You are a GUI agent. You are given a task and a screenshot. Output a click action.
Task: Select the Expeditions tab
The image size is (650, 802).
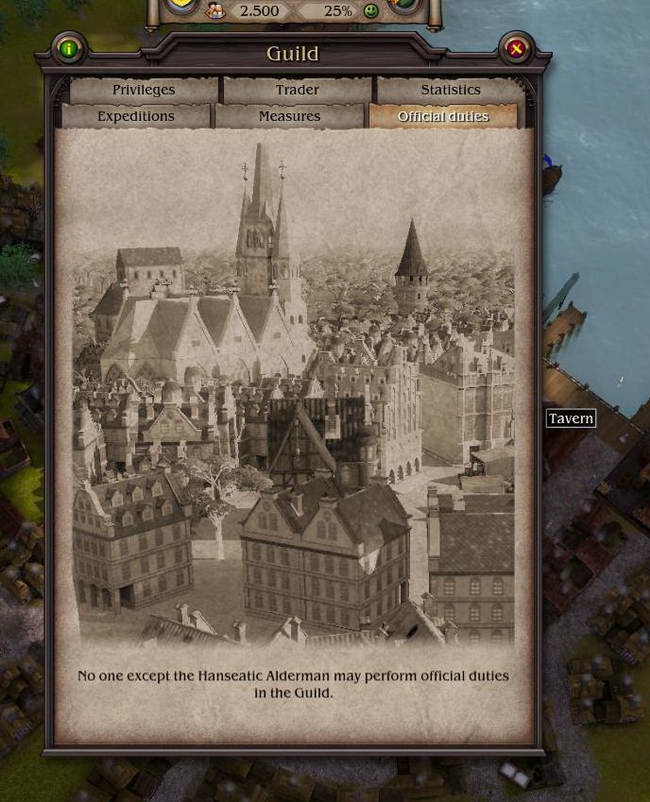click(x=136, y=116)
